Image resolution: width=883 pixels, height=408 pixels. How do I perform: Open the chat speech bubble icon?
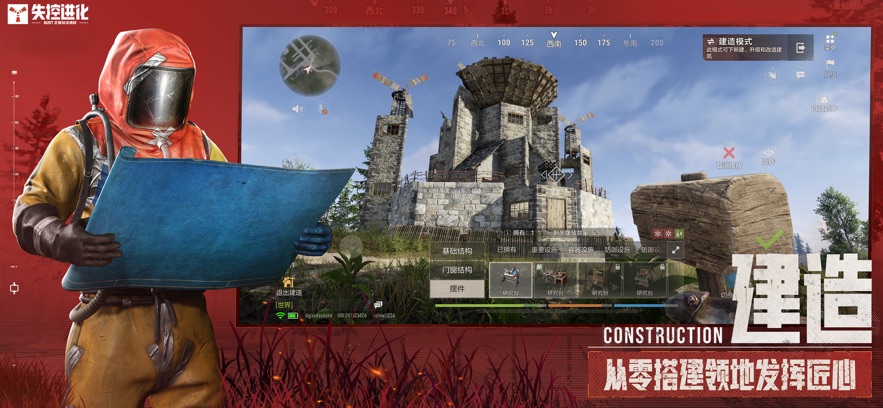coord(800,74)
